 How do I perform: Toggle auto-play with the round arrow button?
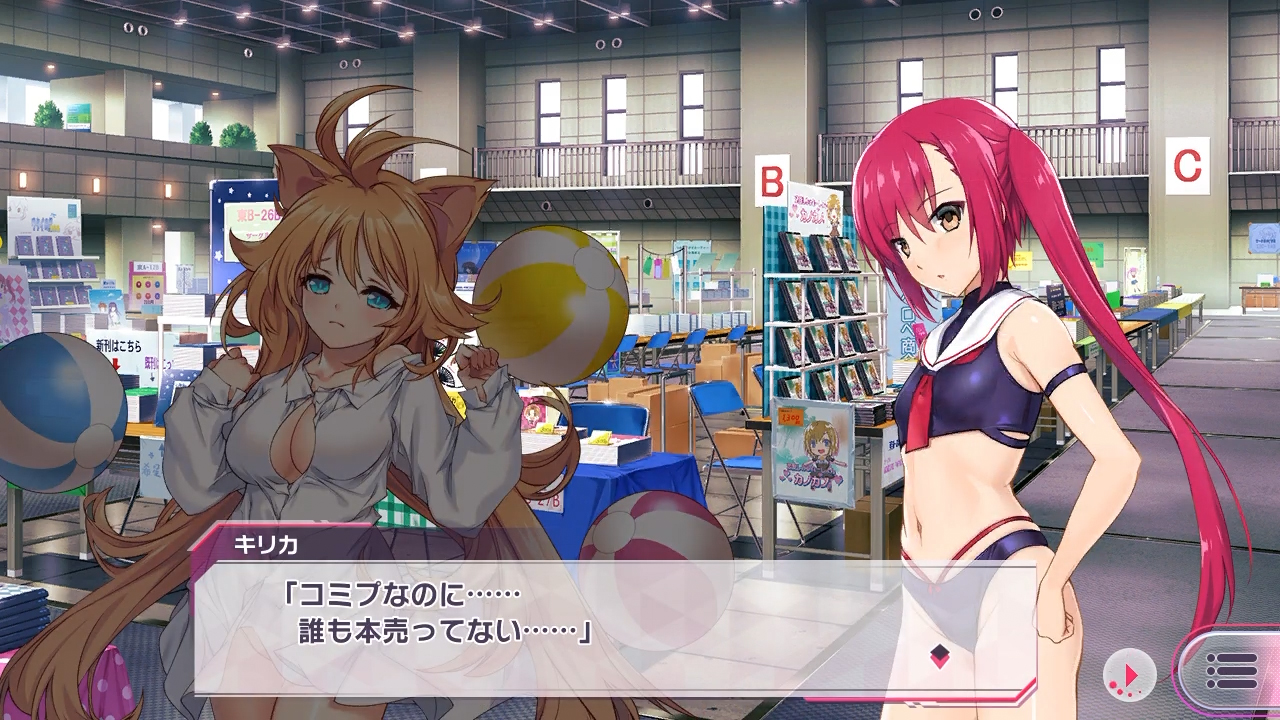(x=1130, y=674)
